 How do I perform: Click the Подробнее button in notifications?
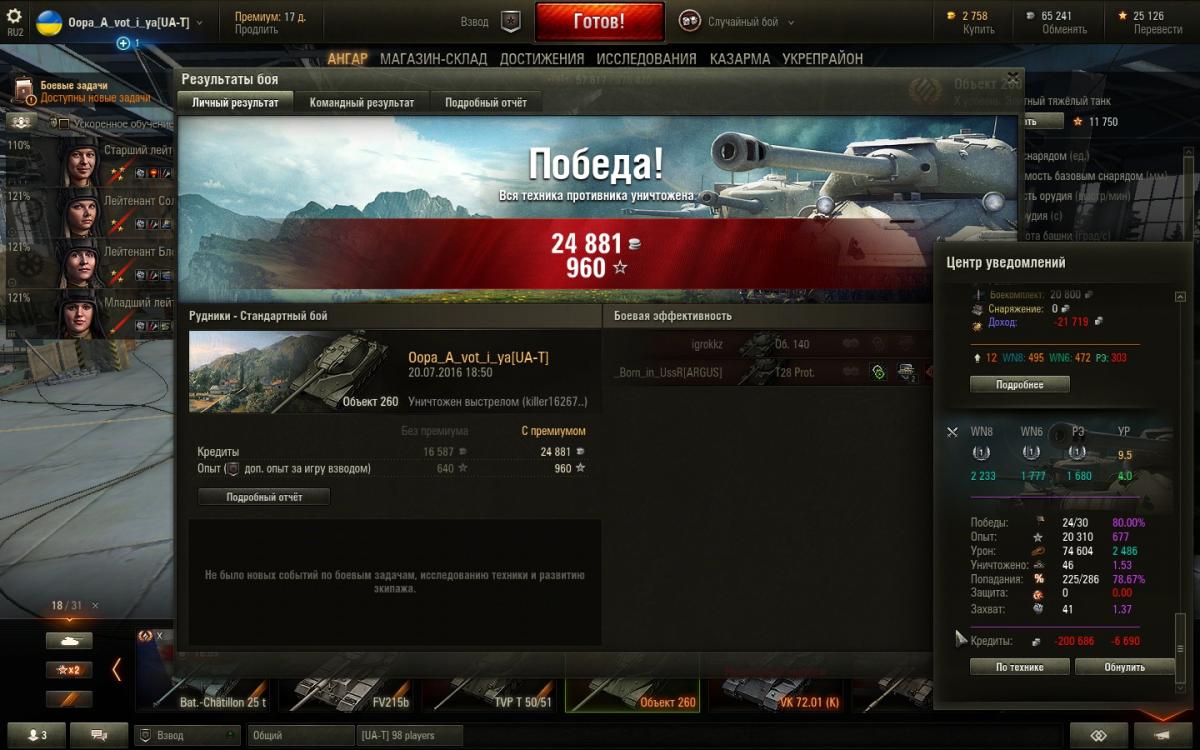tap(1019, 384)
